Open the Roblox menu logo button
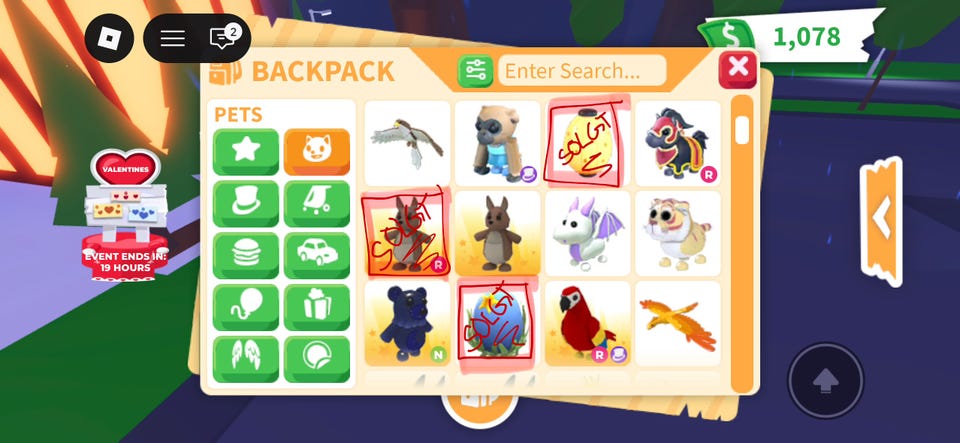Viewport: 960px width, 443px height. (109, 39)
